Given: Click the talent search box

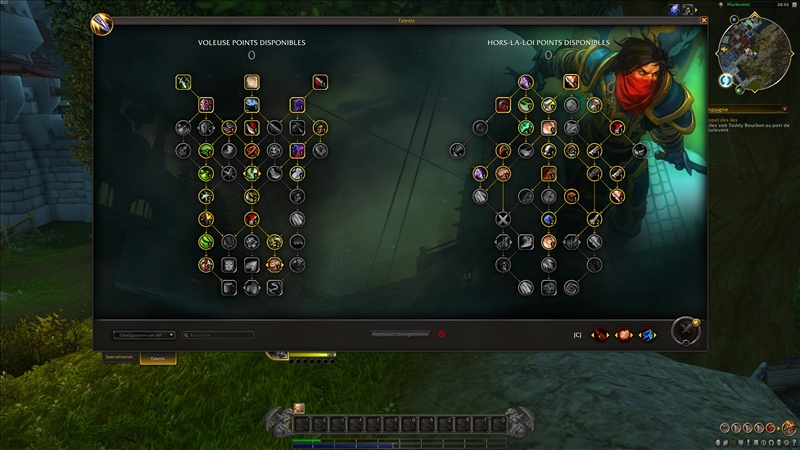Looking at the screenshot, I should click(x=218, y=335).
